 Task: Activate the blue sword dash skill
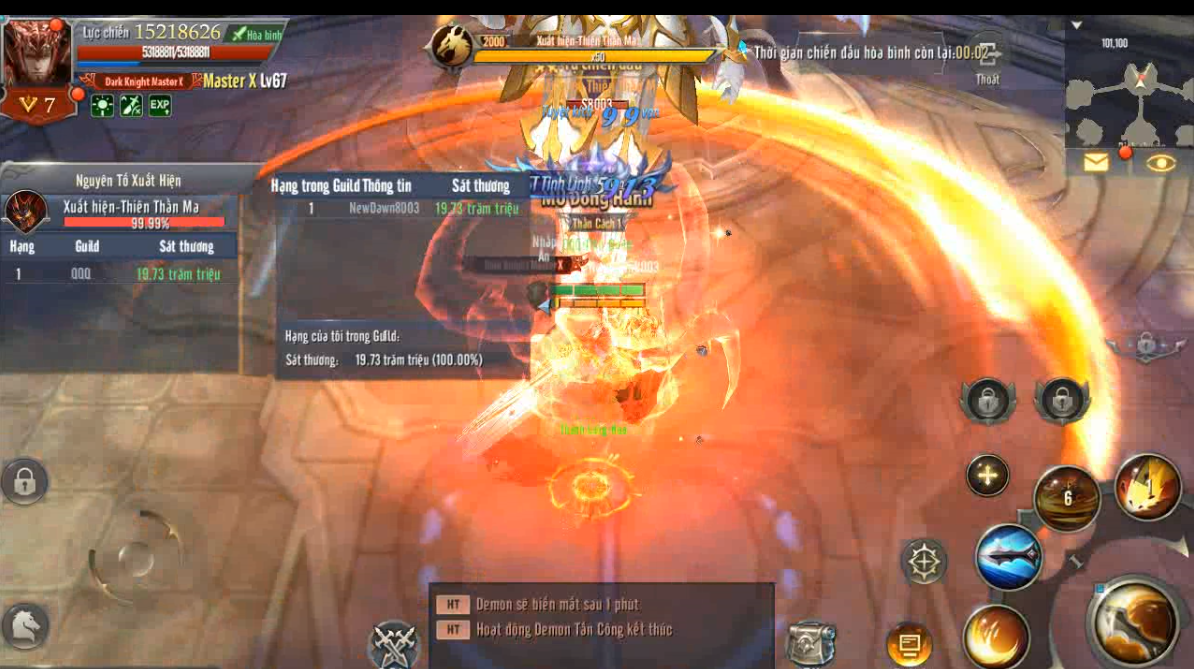click(x=1008, y=558)
